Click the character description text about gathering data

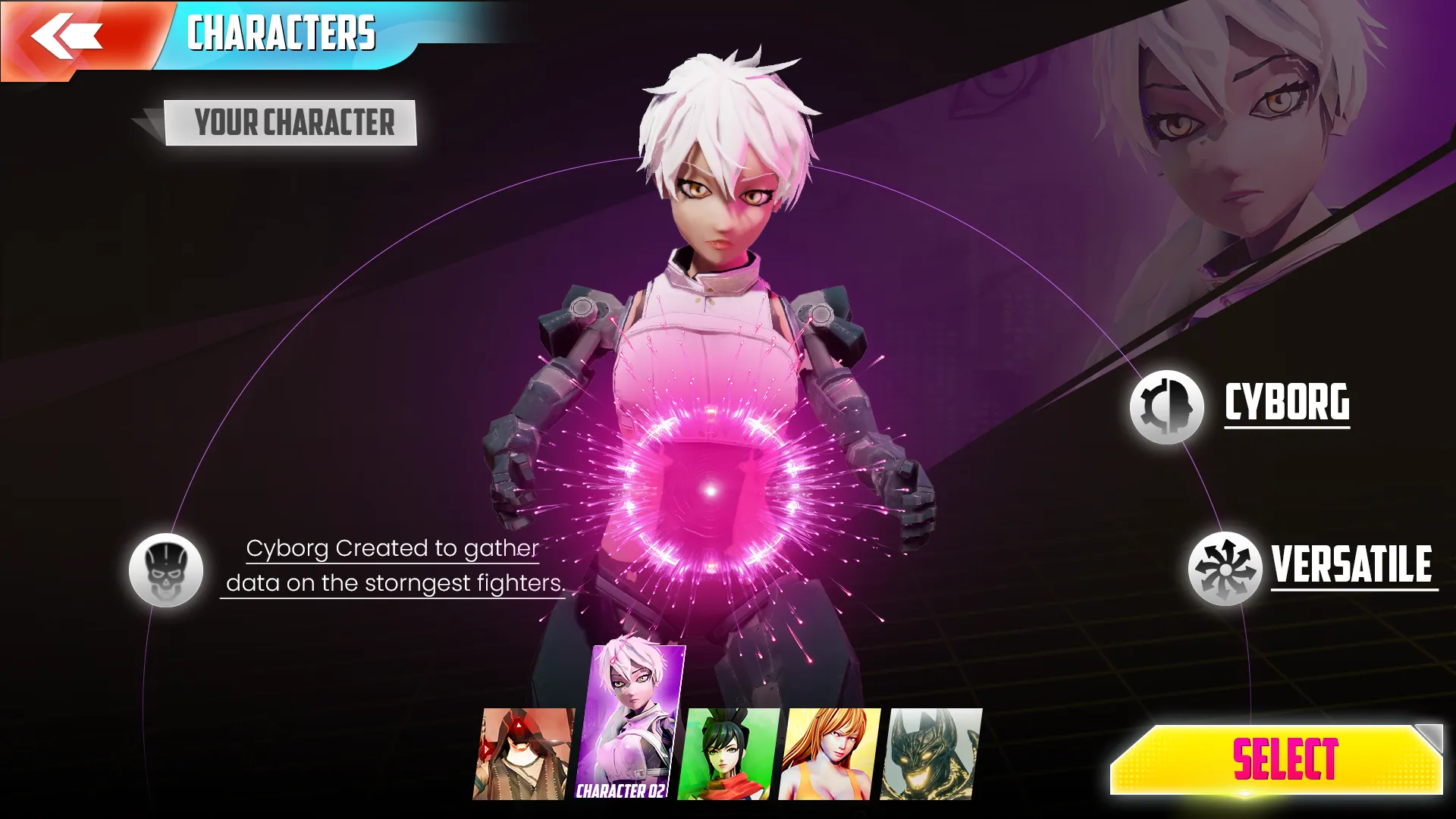point(394,565)
